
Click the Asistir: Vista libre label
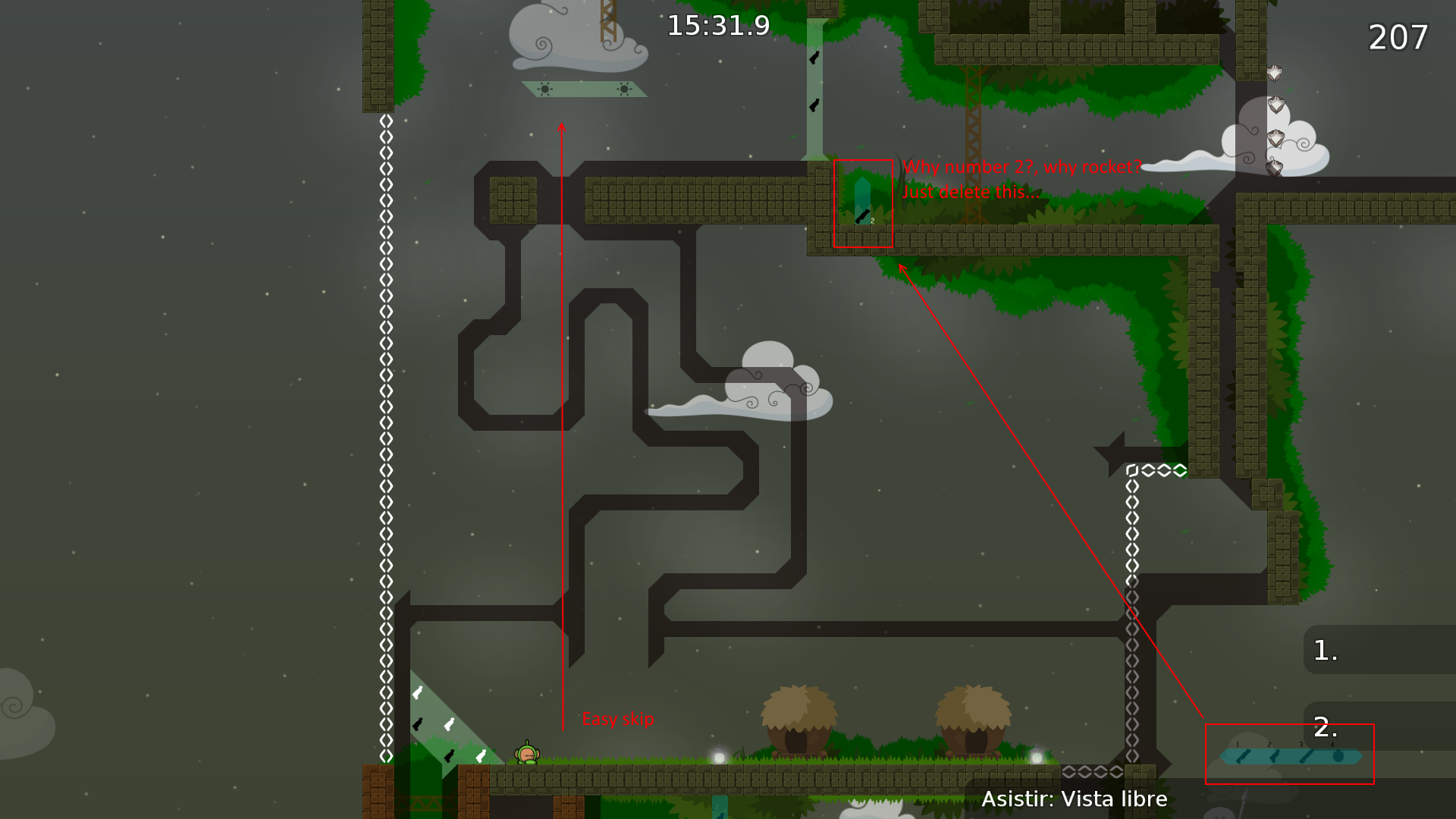(x=1075, y=799)
